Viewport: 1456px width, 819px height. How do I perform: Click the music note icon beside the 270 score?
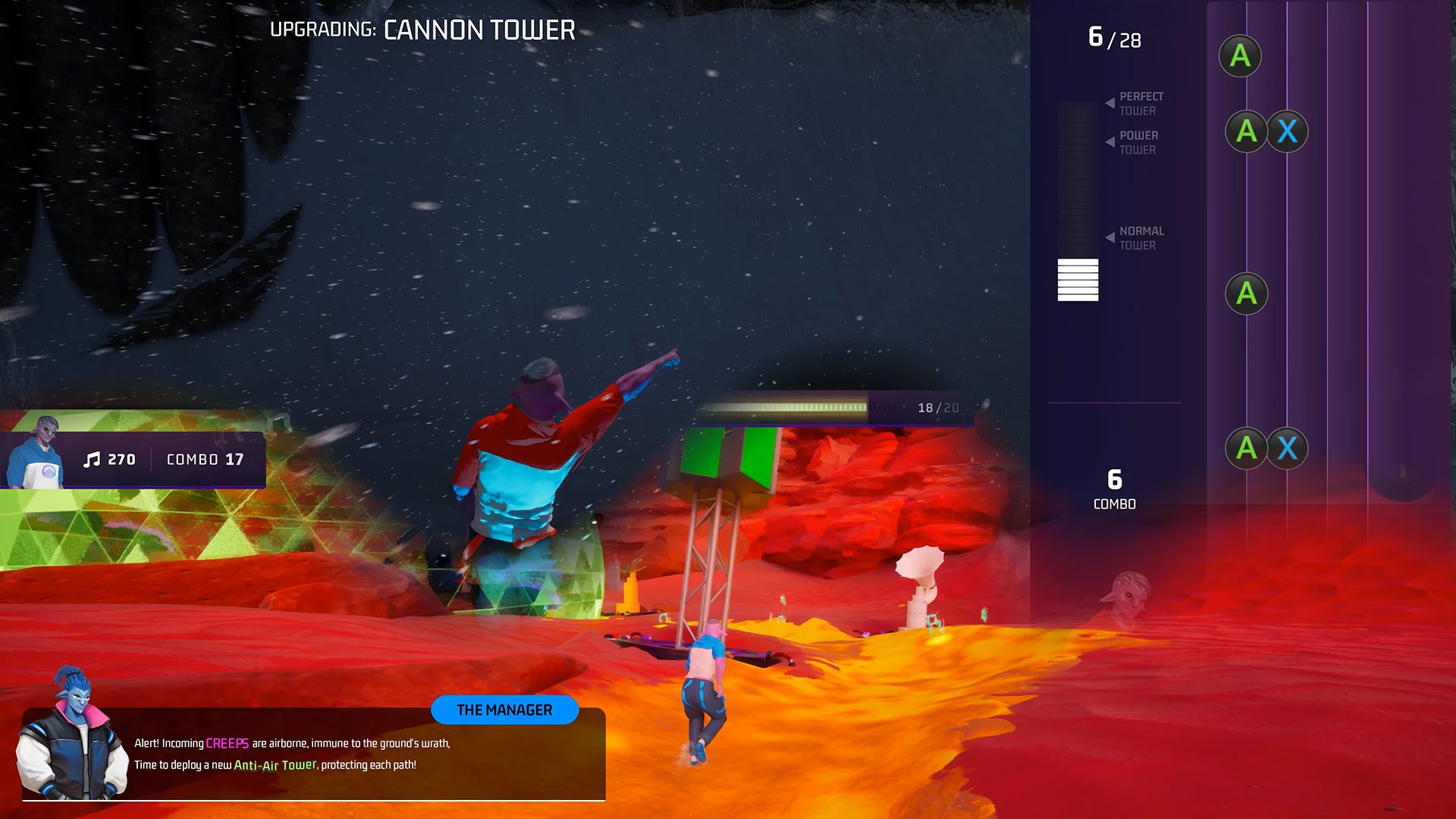(93, 459)
